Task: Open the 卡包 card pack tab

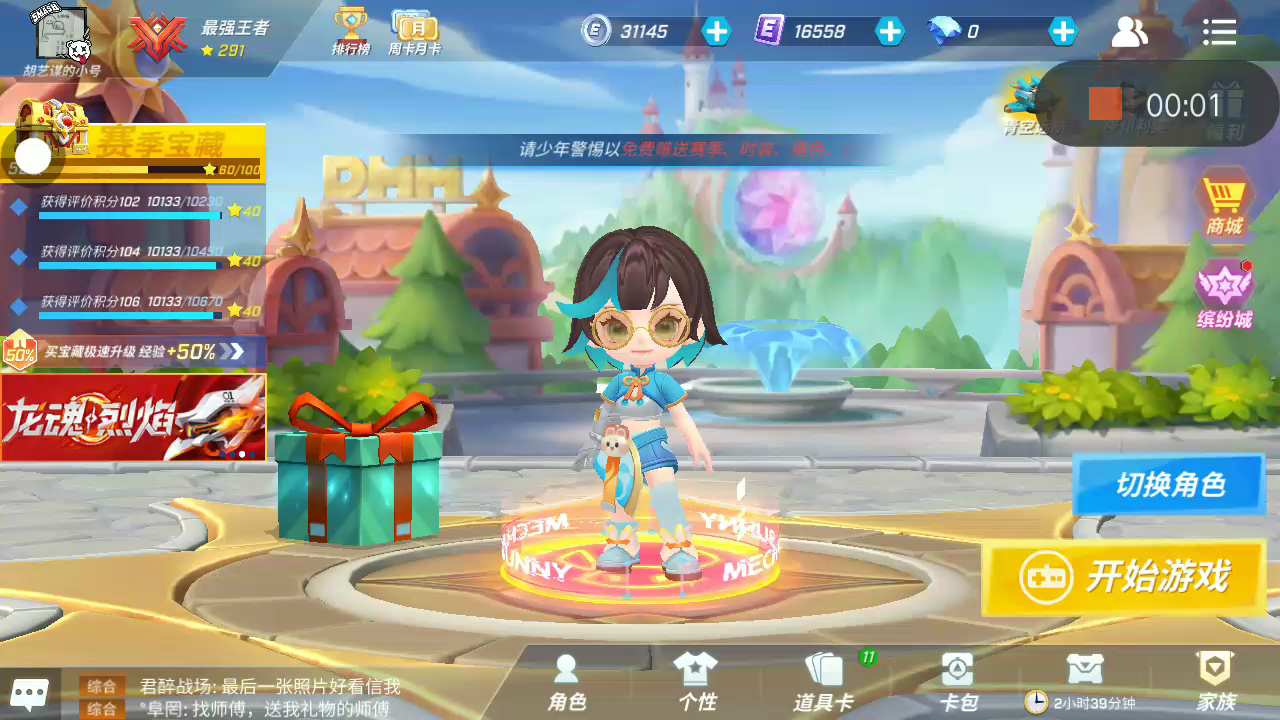Action: 958,683
